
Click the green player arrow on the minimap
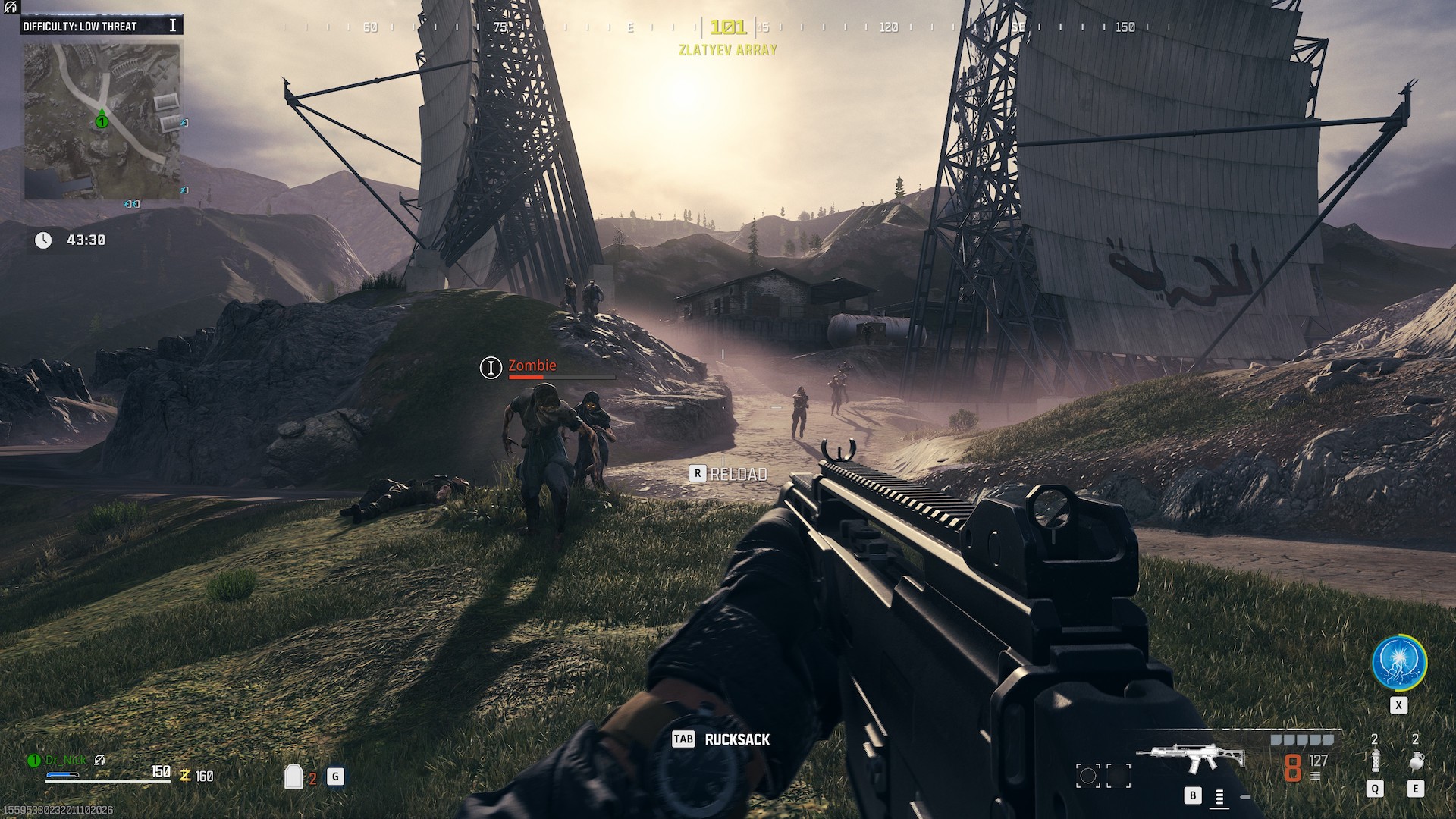point(101,120)
